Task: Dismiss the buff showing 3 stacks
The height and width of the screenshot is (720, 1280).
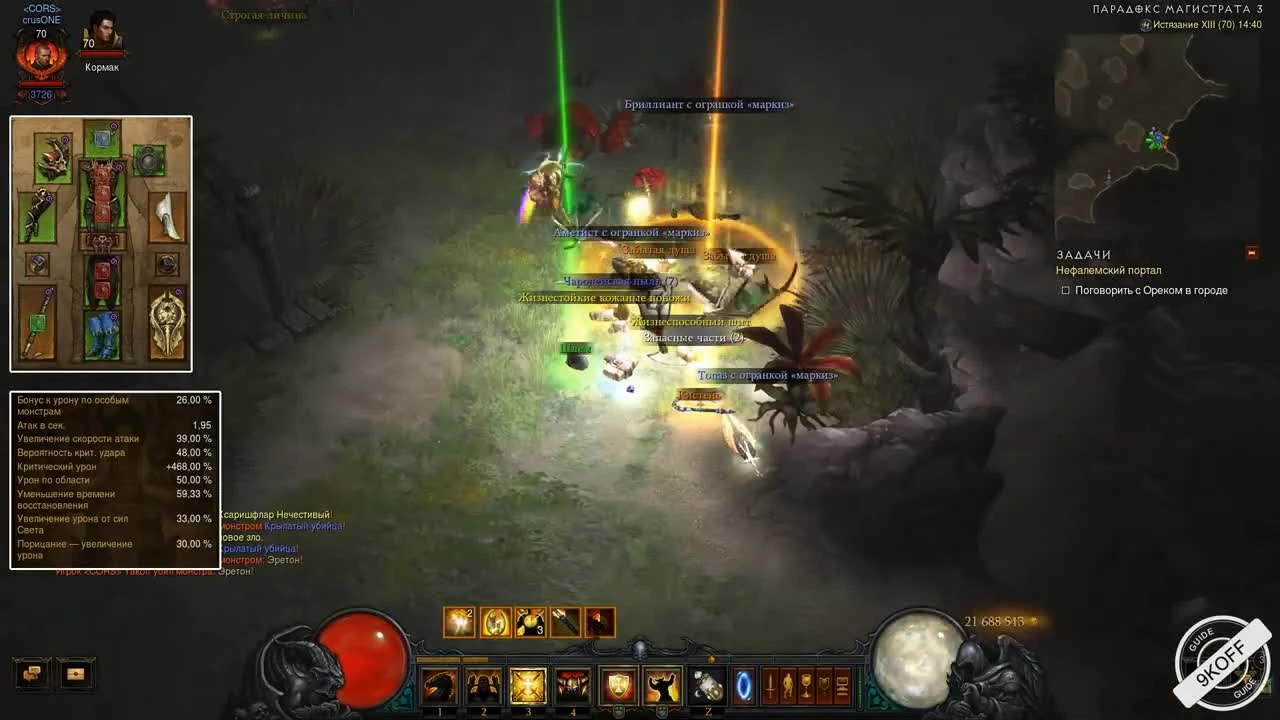Action: point(529,621)
